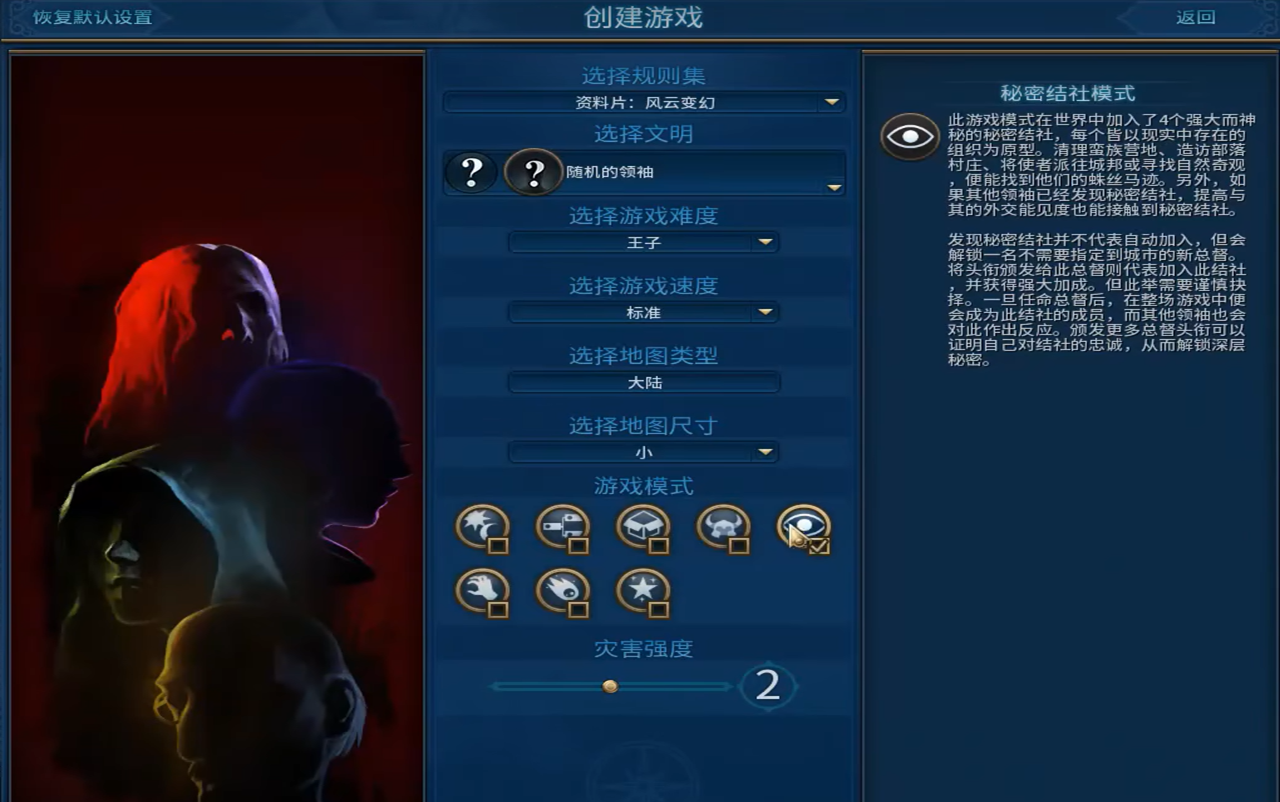Select the Barbarian Clans horned helmet game mode
The width and height of the screenshot is (1280, 802).
point(723,525)
